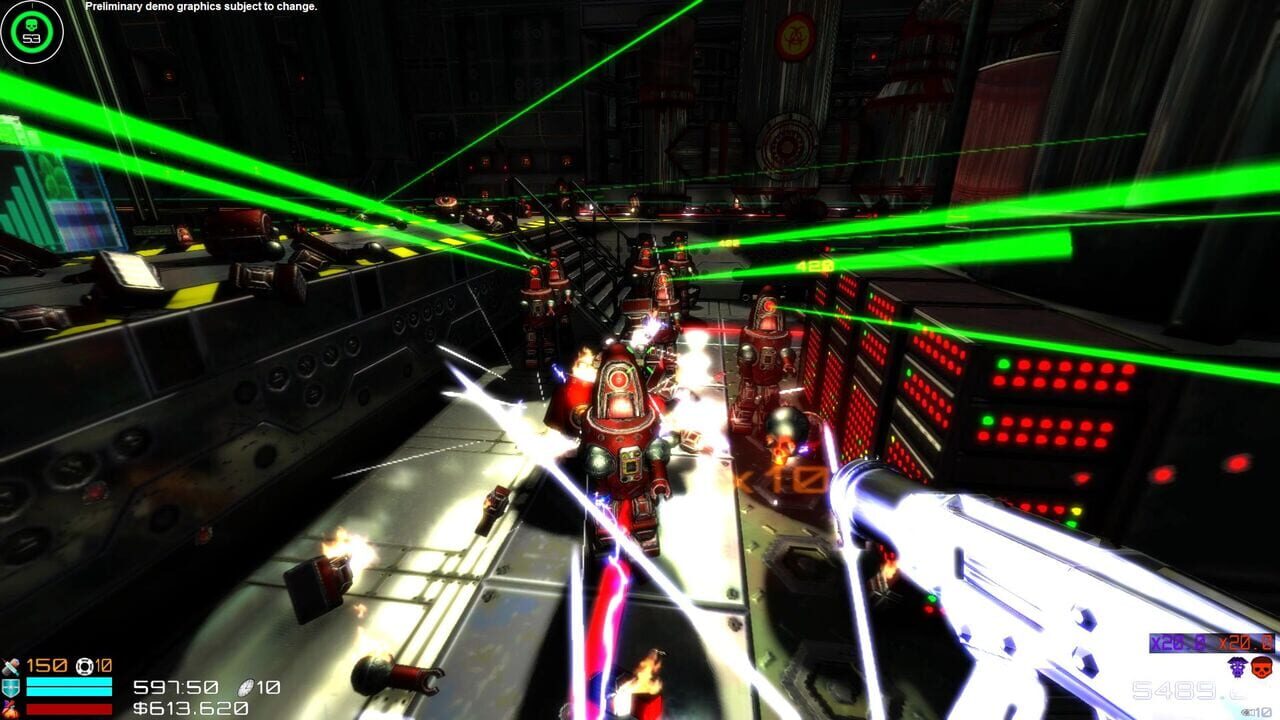Select the blue shield icon in bottom-left HUD
The image size is (1280, 720).
10,687
